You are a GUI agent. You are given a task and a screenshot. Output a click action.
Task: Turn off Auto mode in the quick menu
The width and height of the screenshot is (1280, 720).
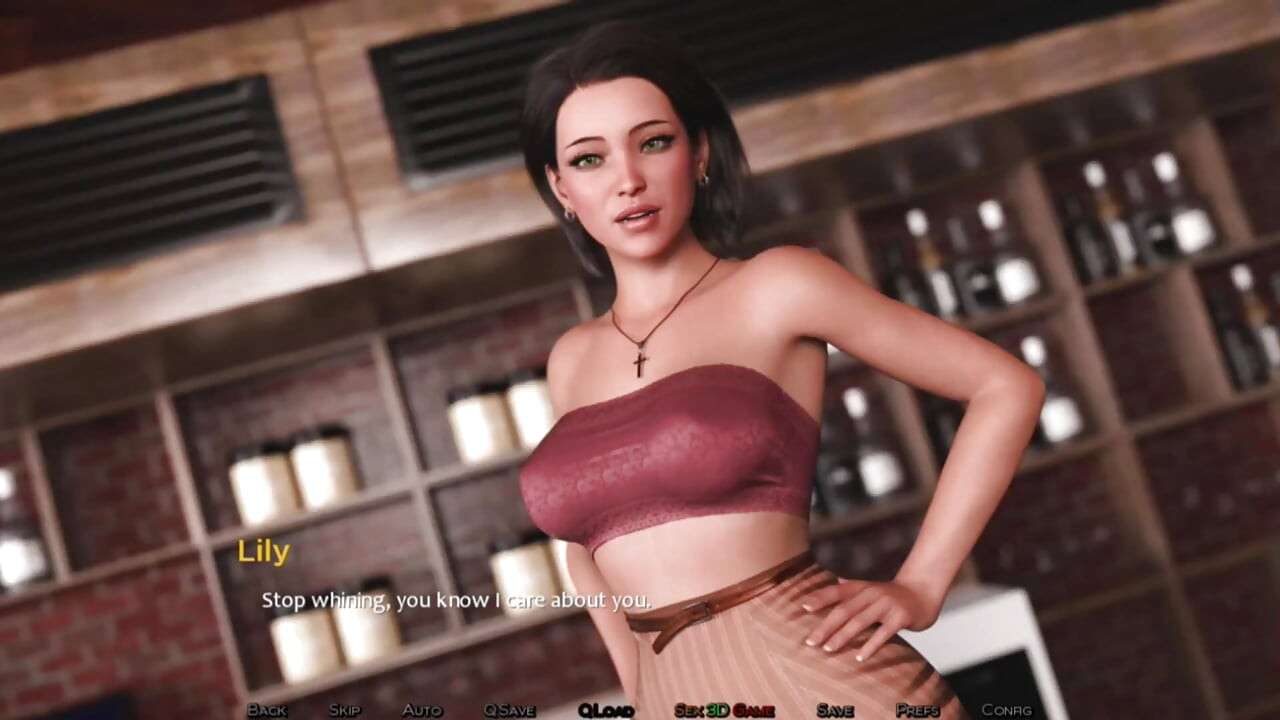click(x=420, y=709)
